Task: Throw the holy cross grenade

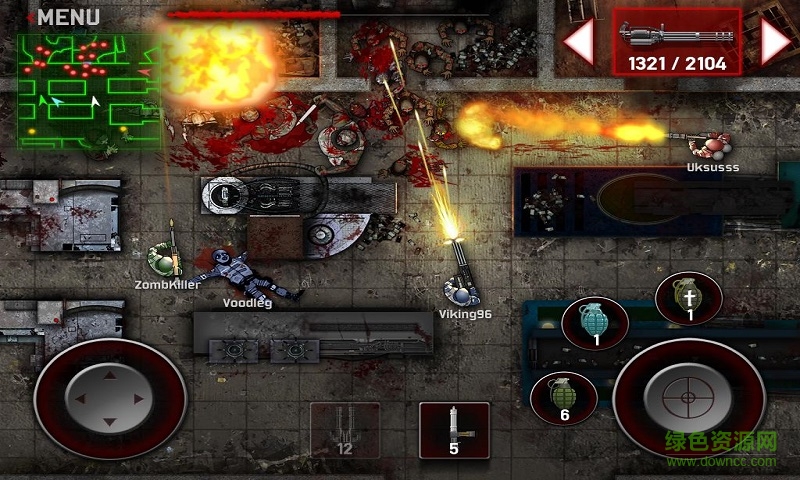Action: (x=689, y=299)
